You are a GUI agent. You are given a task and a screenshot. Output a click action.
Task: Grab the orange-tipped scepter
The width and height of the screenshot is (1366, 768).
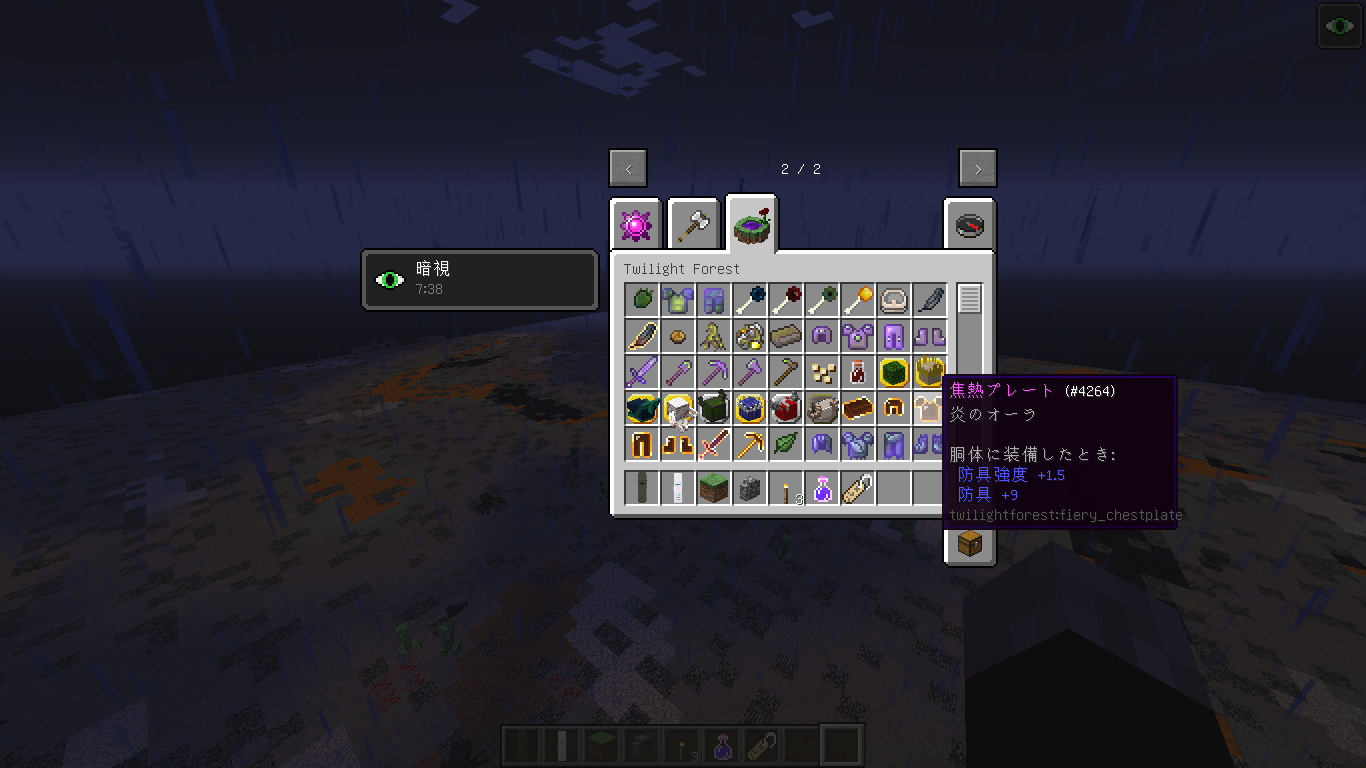click(857, 300)
